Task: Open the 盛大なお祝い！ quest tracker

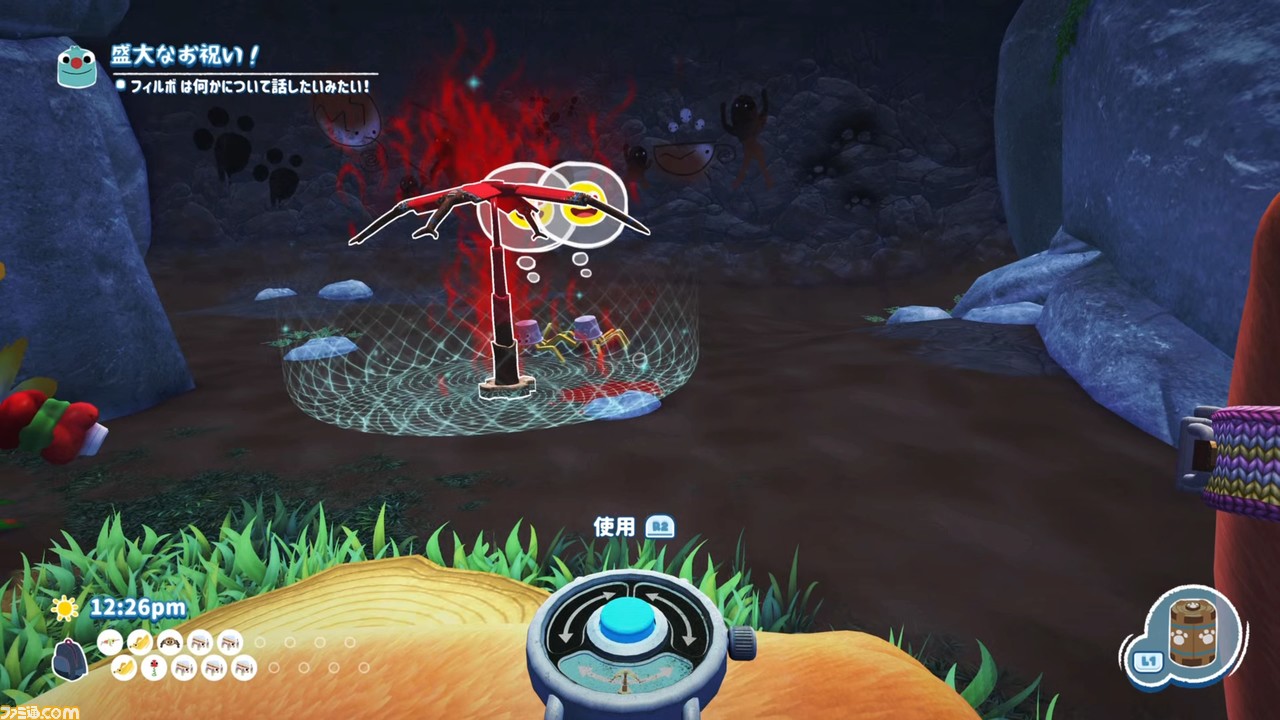Action: click(186, 56)
